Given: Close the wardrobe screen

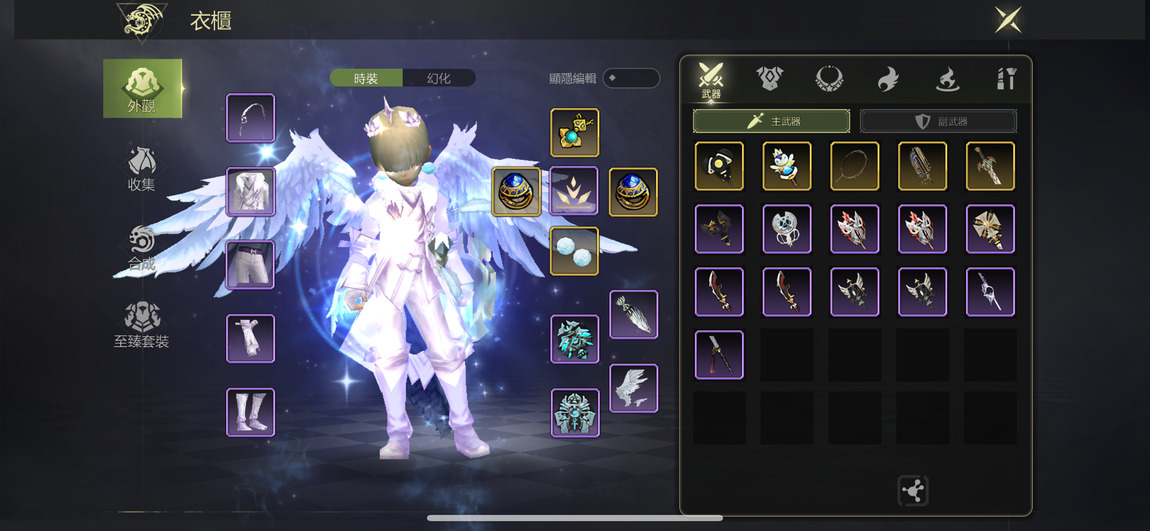Looking at the screenshot, I should (x=1007, y=20).
